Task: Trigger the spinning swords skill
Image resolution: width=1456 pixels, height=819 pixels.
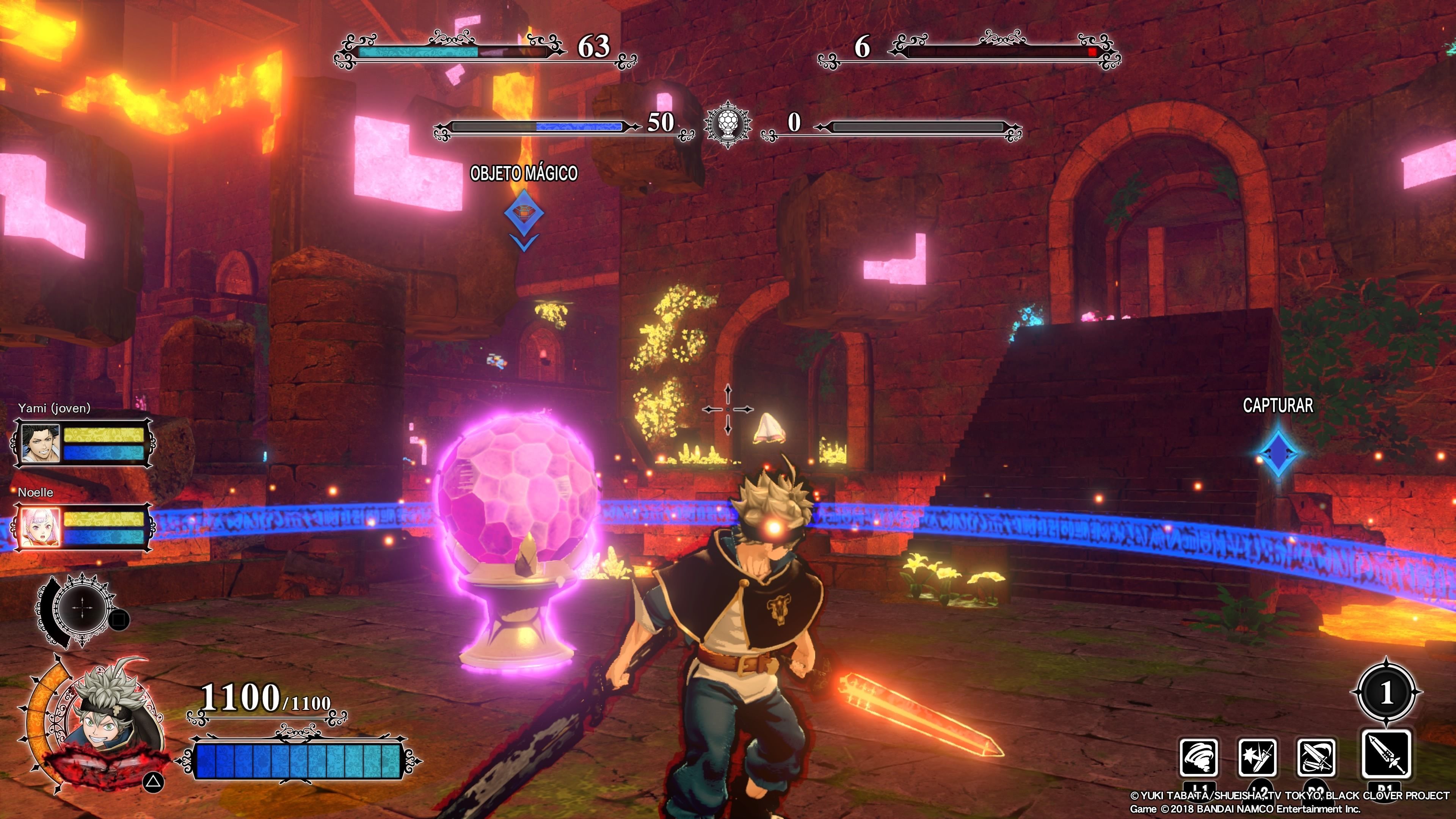Action: coord(1316,758)
